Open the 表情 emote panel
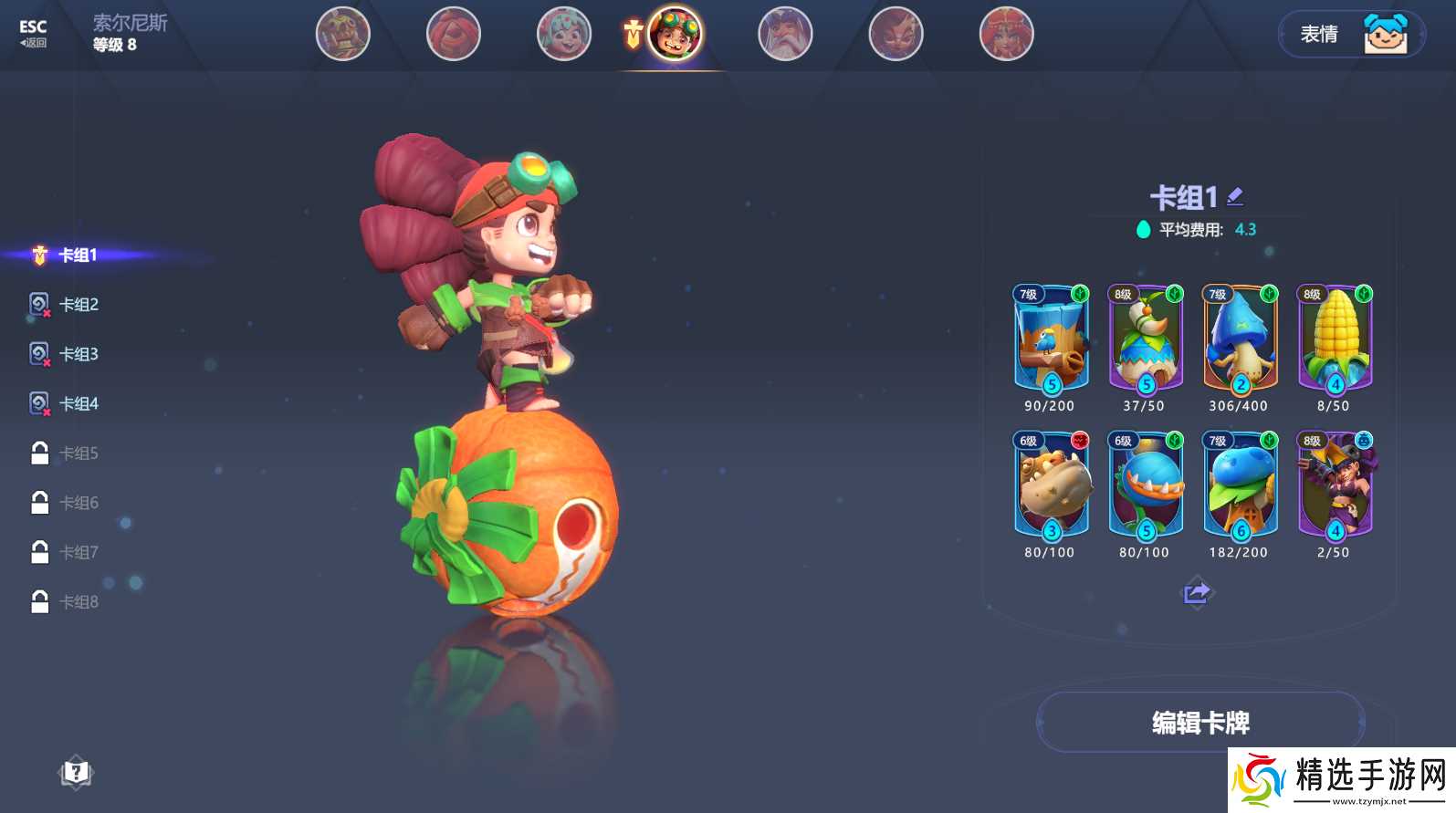Screen dimensions: 1456x813 pyautogui.click(x=1351, y=35)
